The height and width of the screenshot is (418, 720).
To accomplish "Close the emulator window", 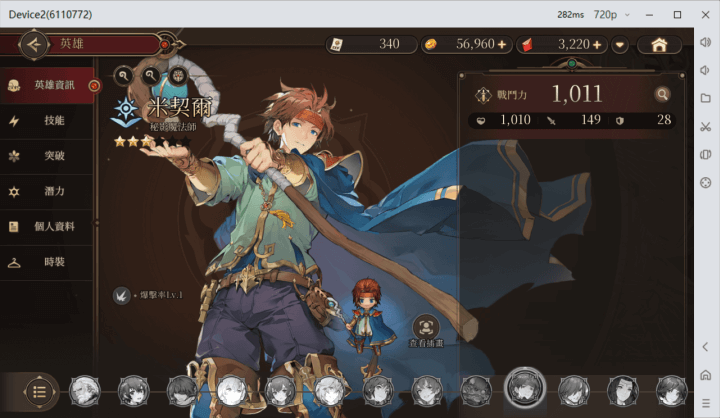I will point(705,14).
